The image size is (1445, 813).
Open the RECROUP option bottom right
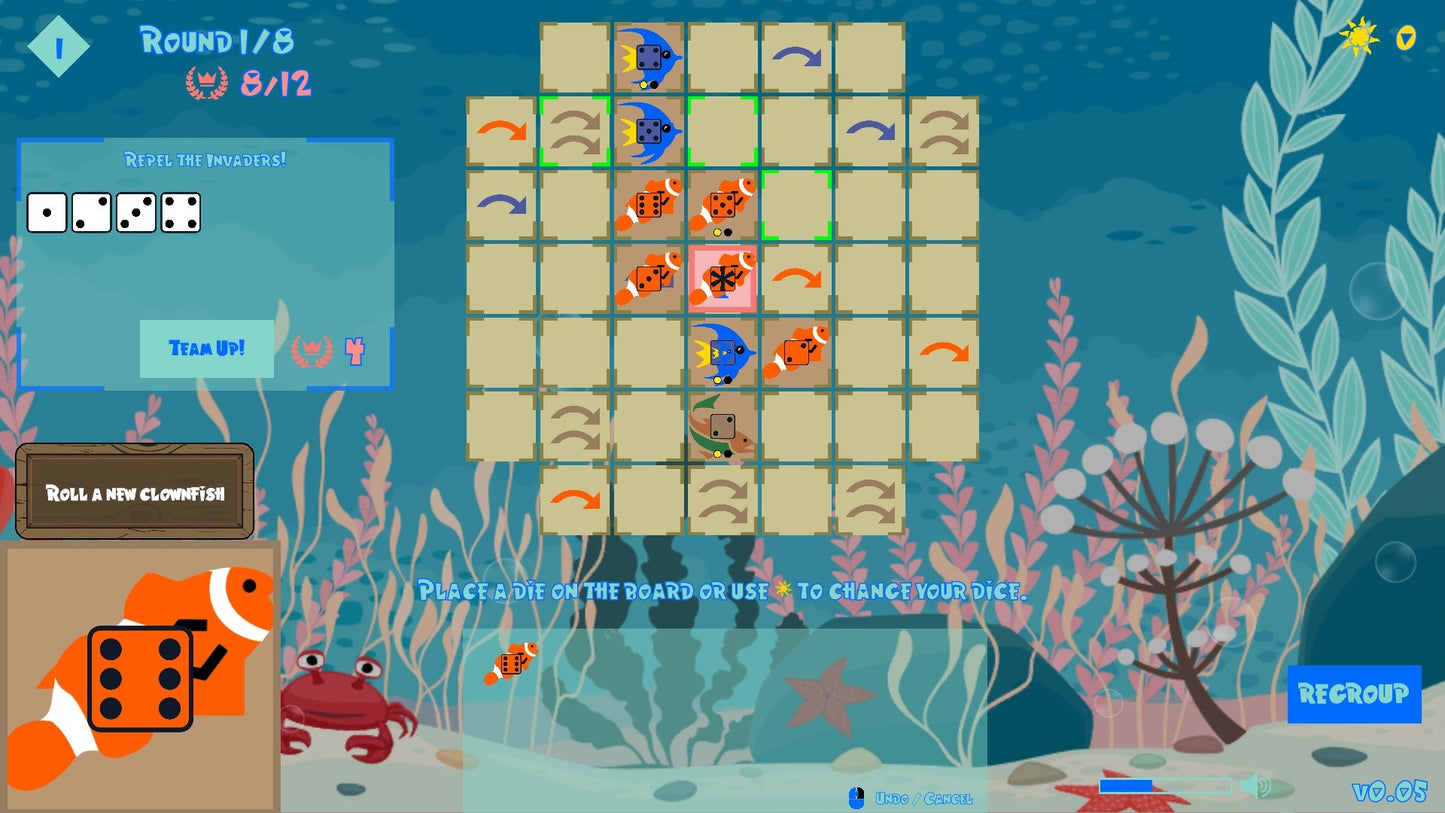(1355, 694)
